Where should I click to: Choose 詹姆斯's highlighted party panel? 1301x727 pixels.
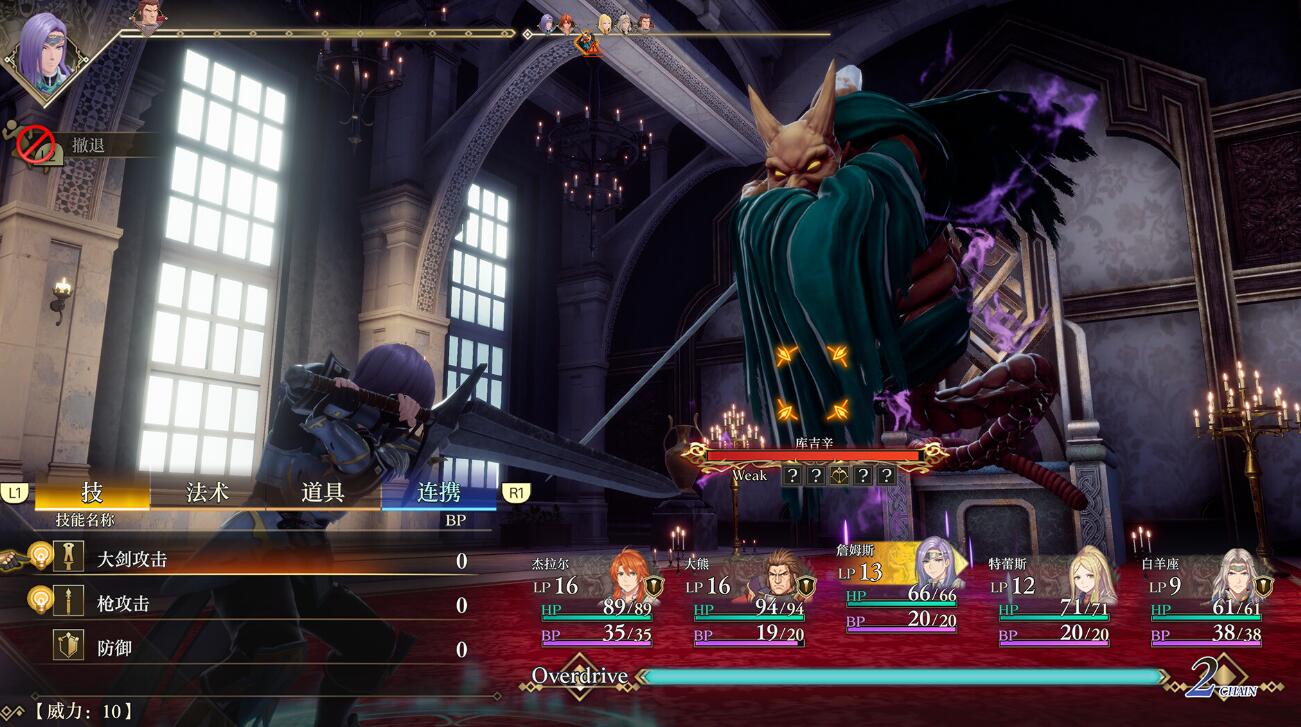(x=903, y=590)
